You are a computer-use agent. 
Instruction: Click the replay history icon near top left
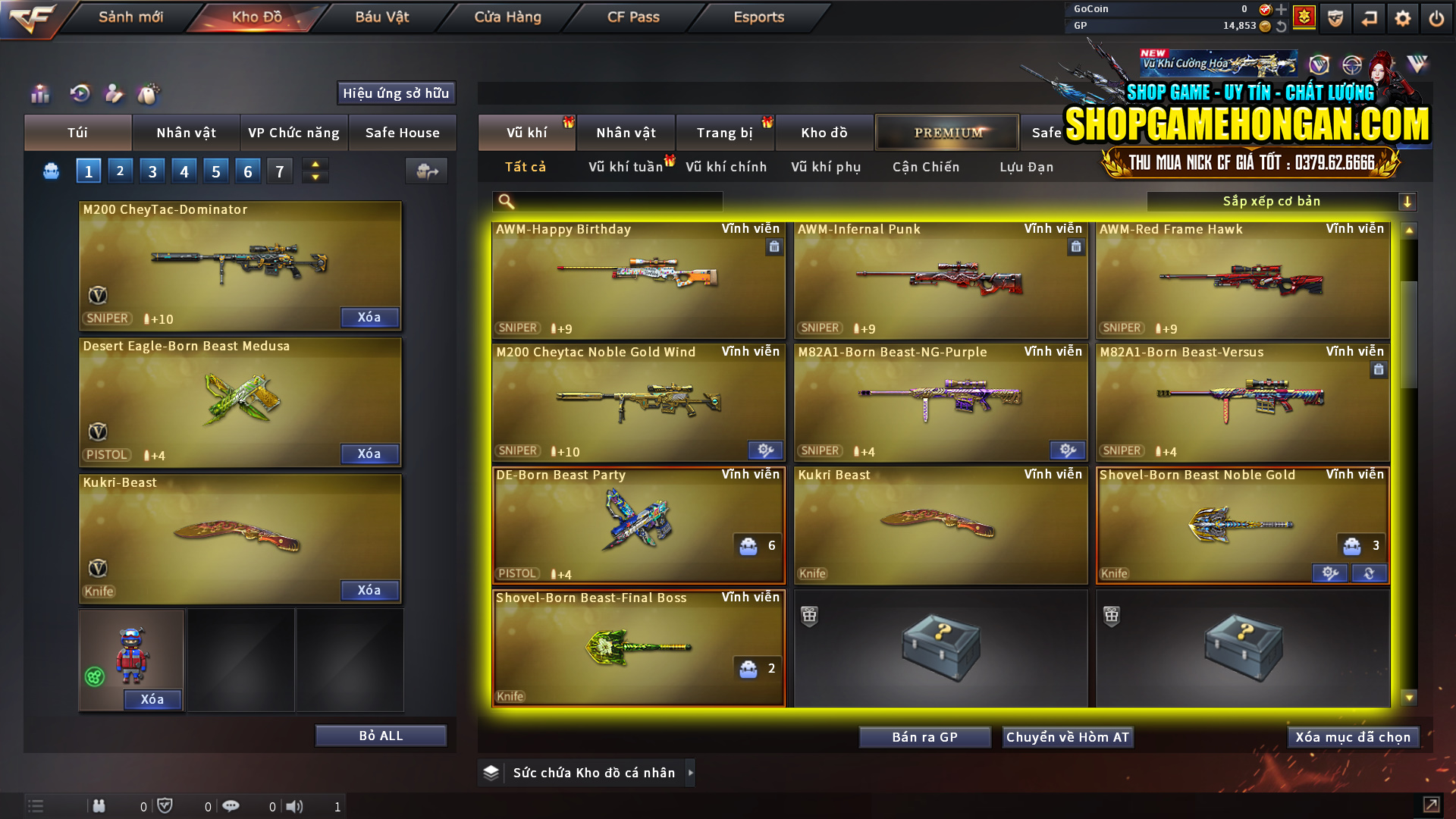pyautogui.click(x=79, y=93)
